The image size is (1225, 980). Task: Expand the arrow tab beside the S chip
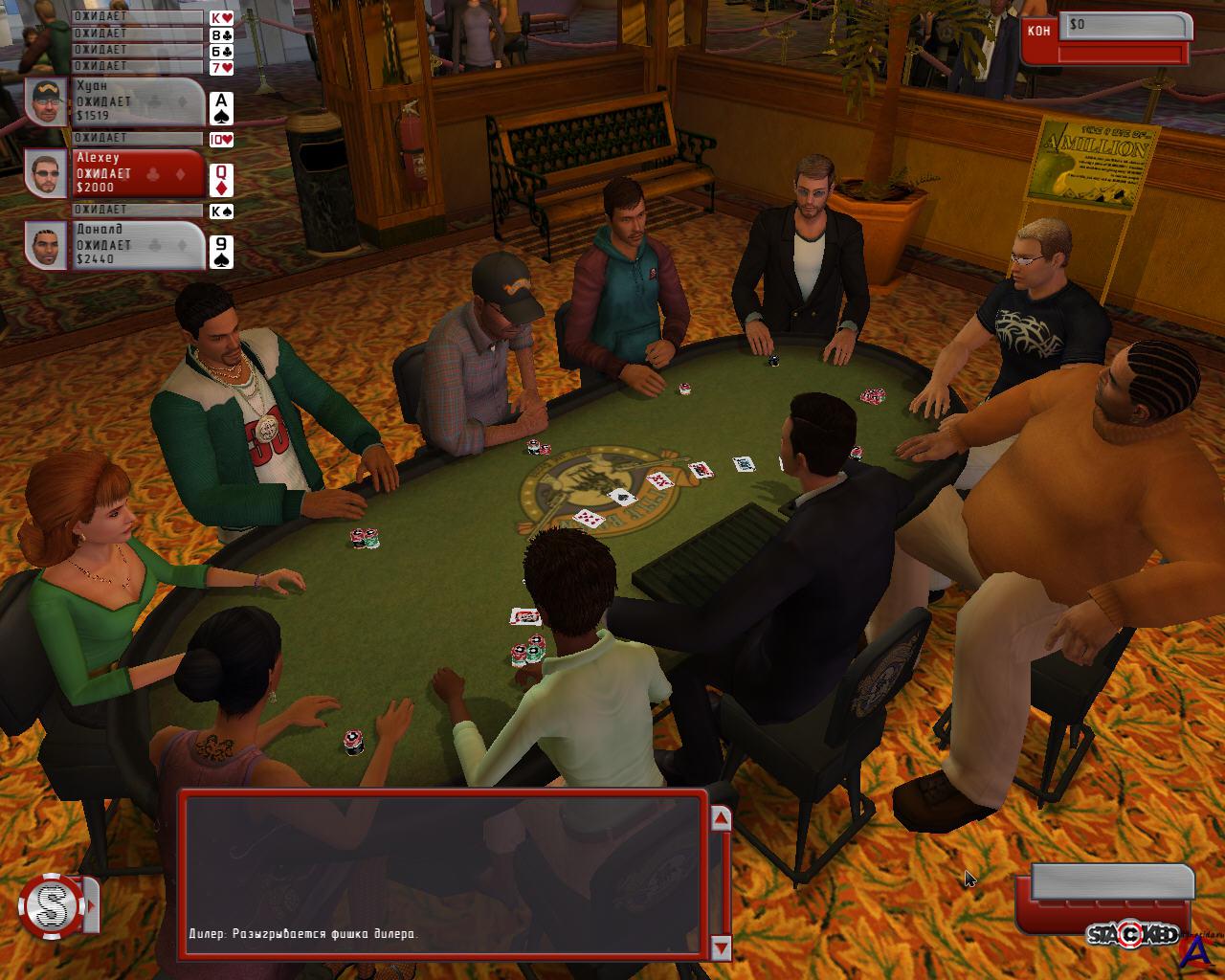92,904
